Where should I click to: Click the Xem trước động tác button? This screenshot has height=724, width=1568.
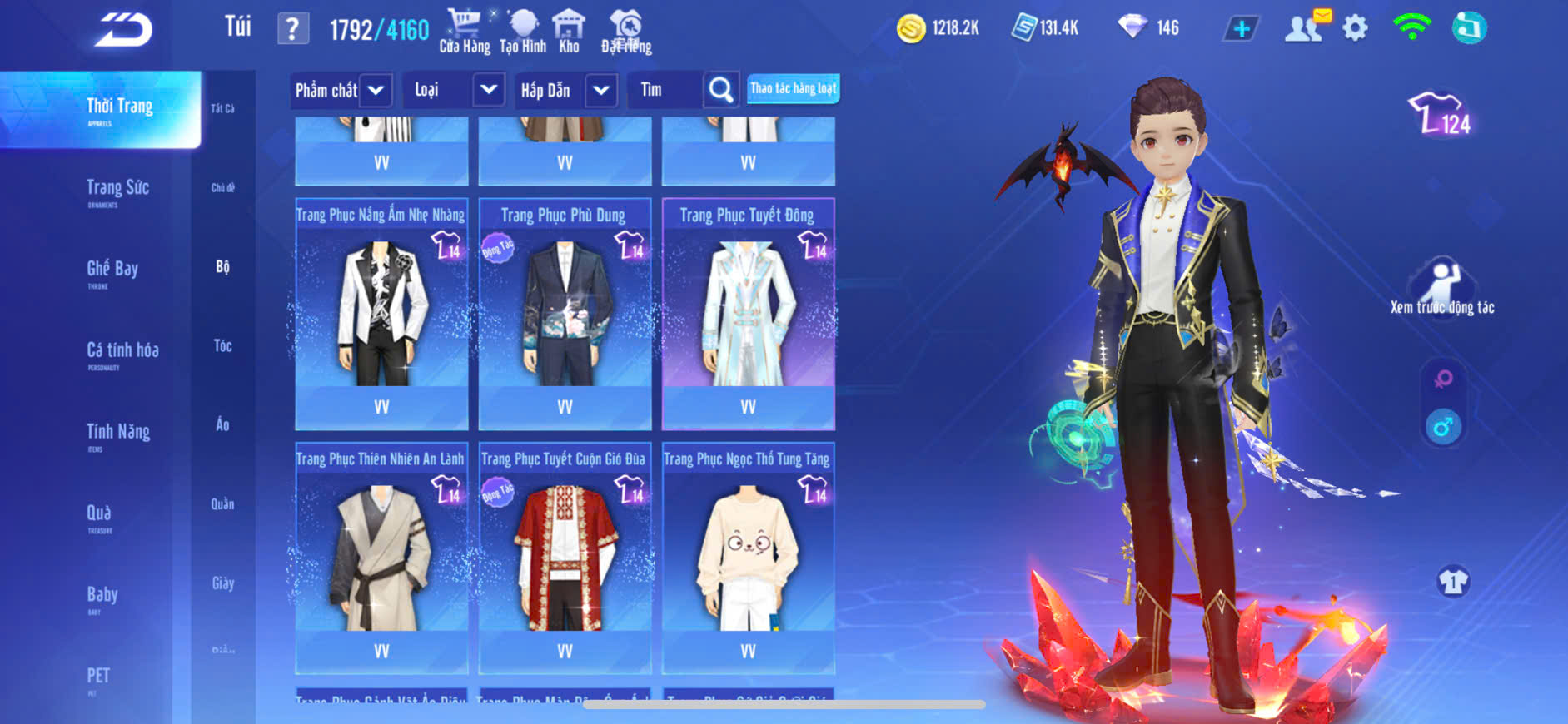(1442, 288)
